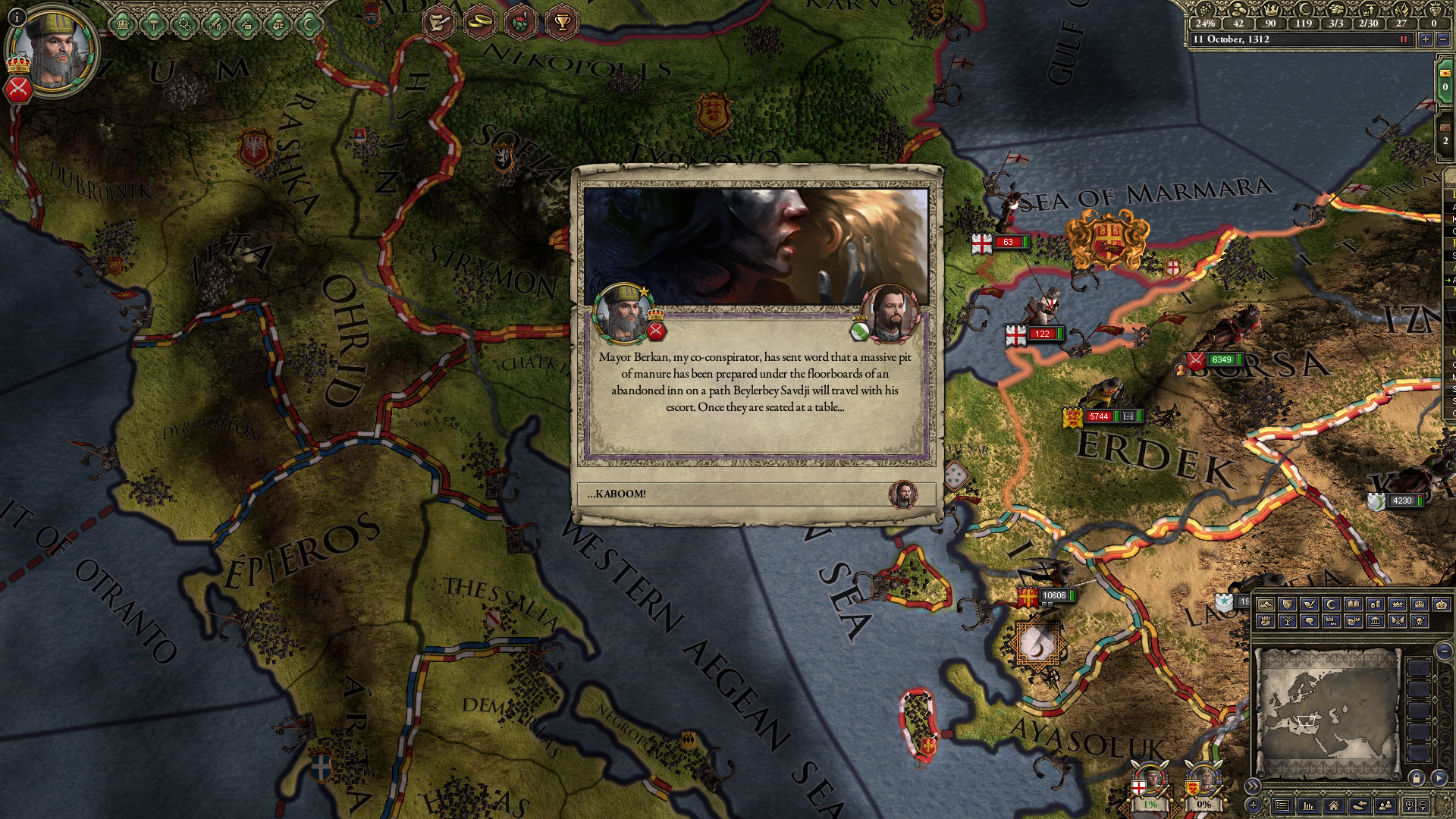Open the ledger bar chart button
This screenshot has width=1456, height=819.
(x=1307, y=805)
